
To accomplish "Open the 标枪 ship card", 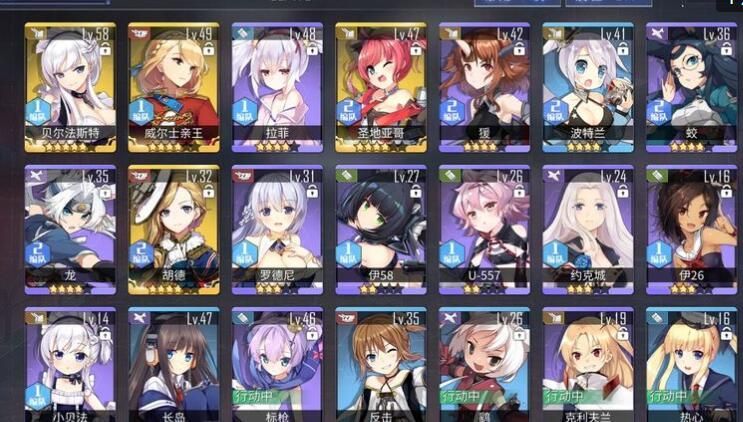I will coord(277,365).
